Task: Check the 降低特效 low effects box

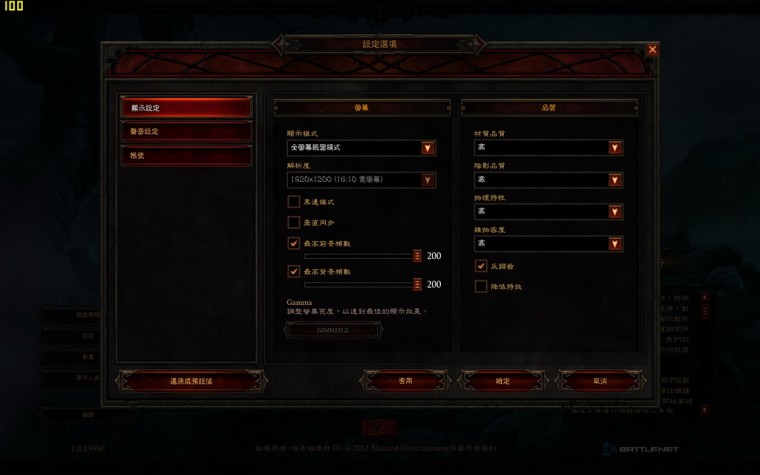Action: coord(481,287)
